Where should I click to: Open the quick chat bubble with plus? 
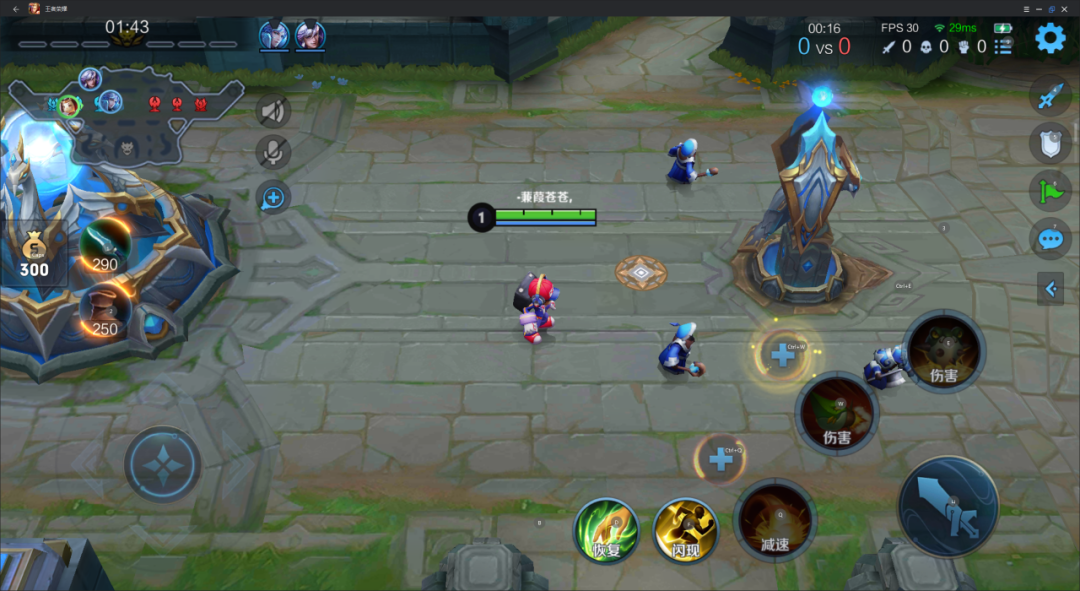273,197
